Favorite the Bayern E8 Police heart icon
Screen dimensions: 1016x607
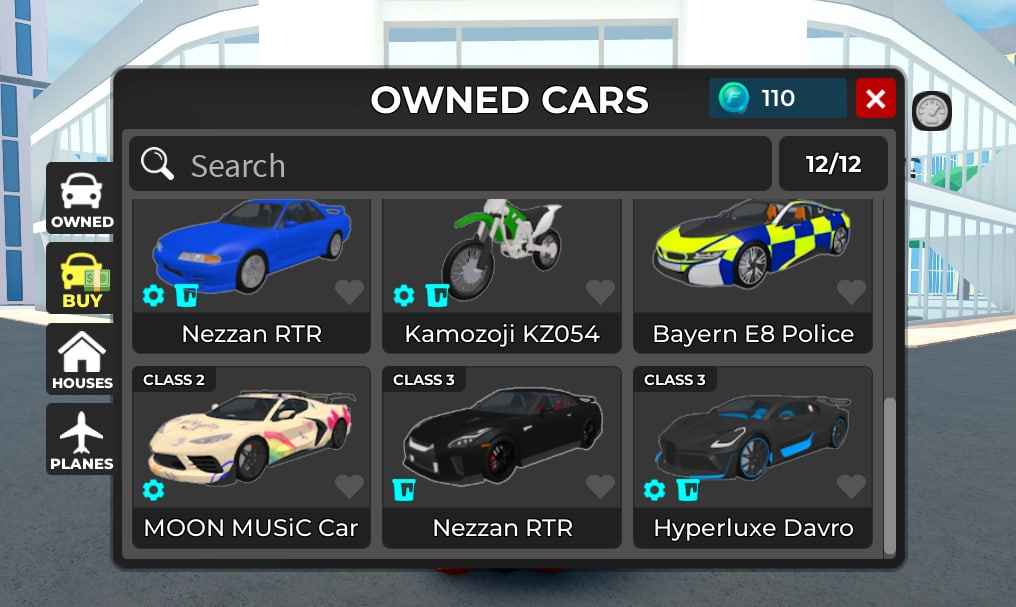[x=851, y=292]
